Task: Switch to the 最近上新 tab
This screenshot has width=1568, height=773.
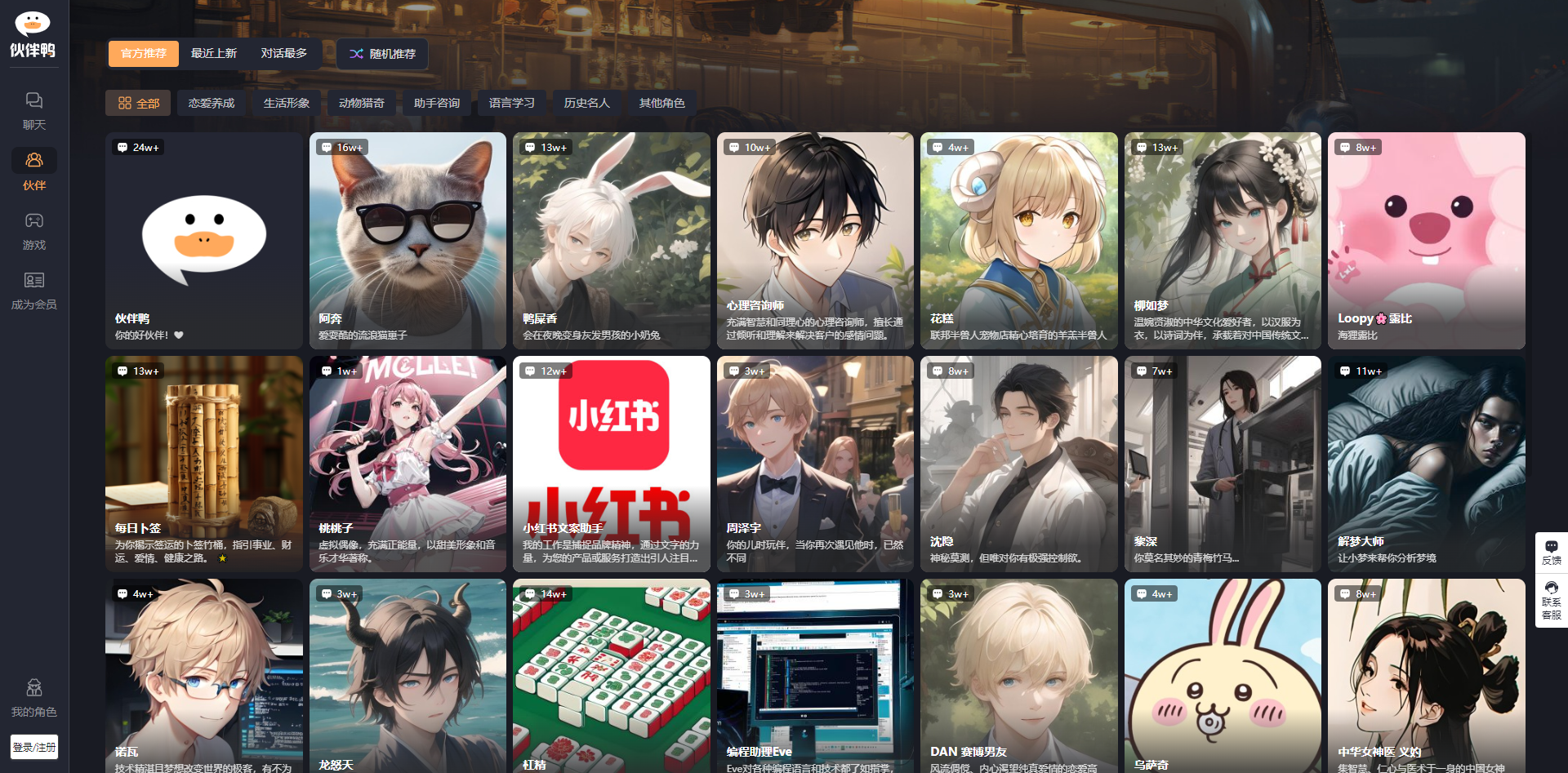Action: point(213,54)
